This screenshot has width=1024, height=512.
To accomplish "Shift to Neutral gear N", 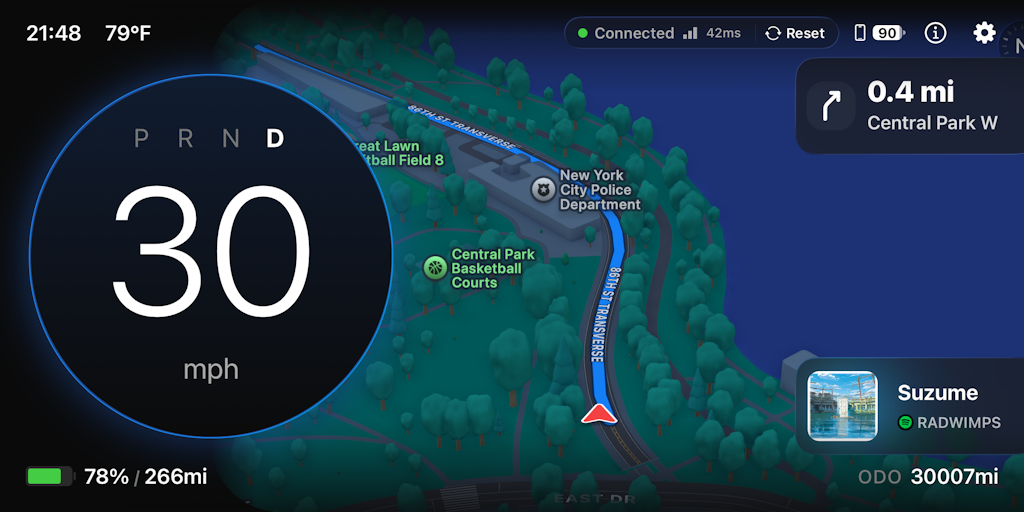I will pos(230,139).
